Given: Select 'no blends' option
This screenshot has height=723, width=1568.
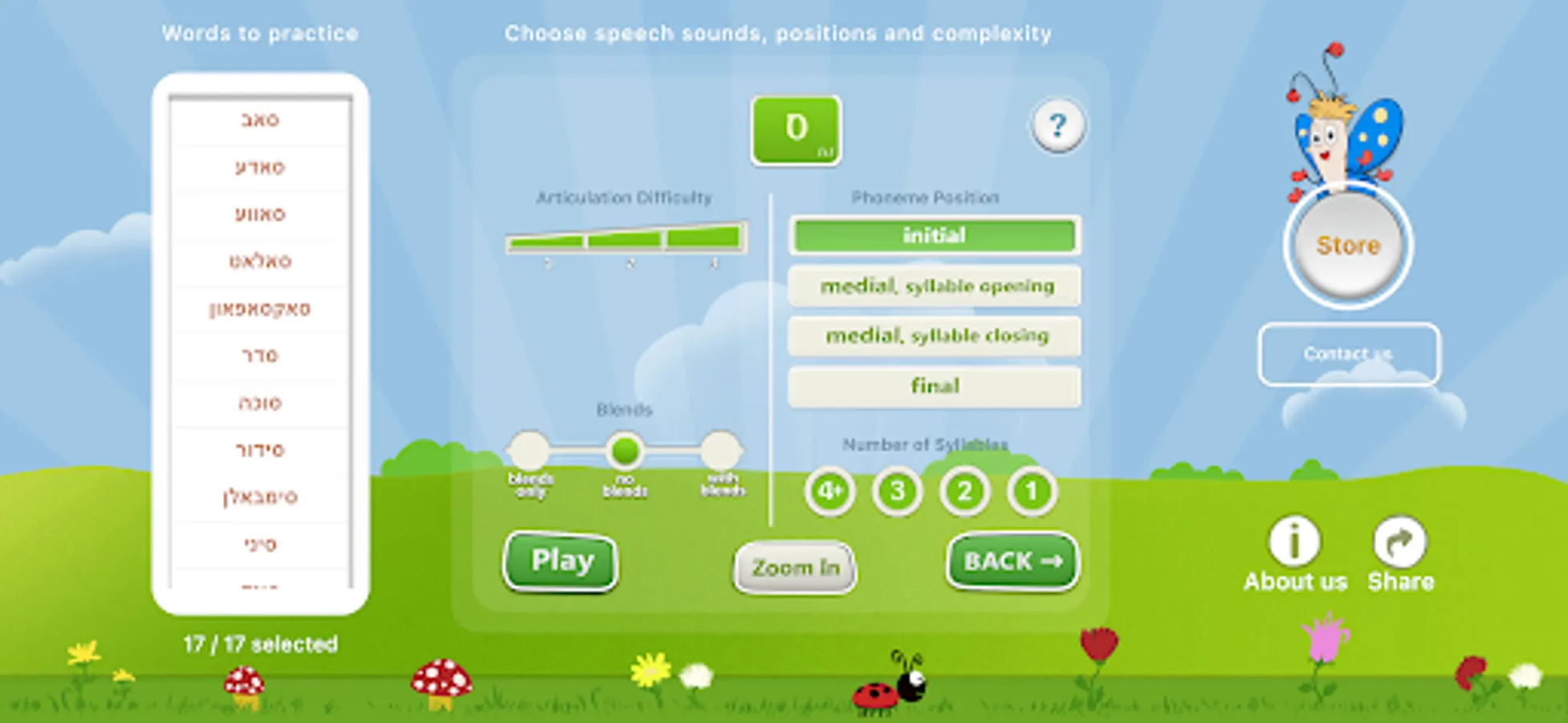Looking at the screenshot, I should click(625, 451).
